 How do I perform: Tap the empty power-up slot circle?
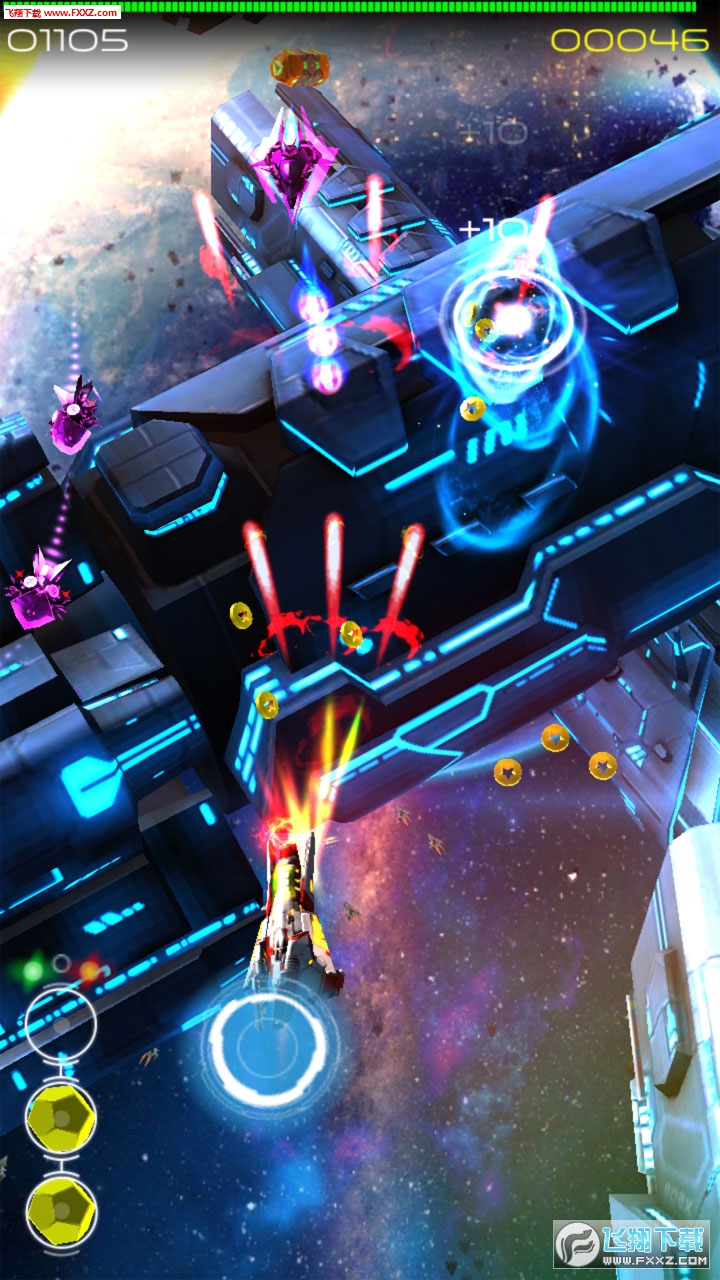(x=61, y=1024)
